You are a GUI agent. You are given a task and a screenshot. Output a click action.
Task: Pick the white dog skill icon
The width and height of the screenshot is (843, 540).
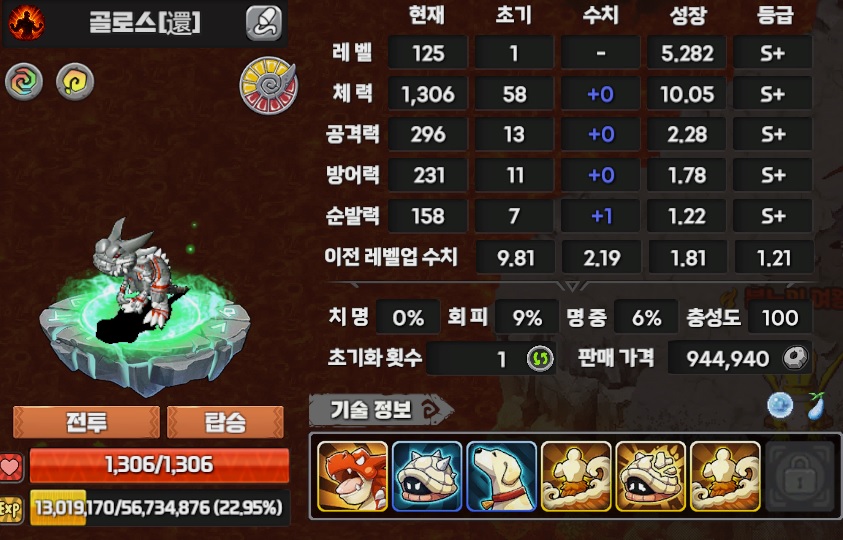click(501, 478)
